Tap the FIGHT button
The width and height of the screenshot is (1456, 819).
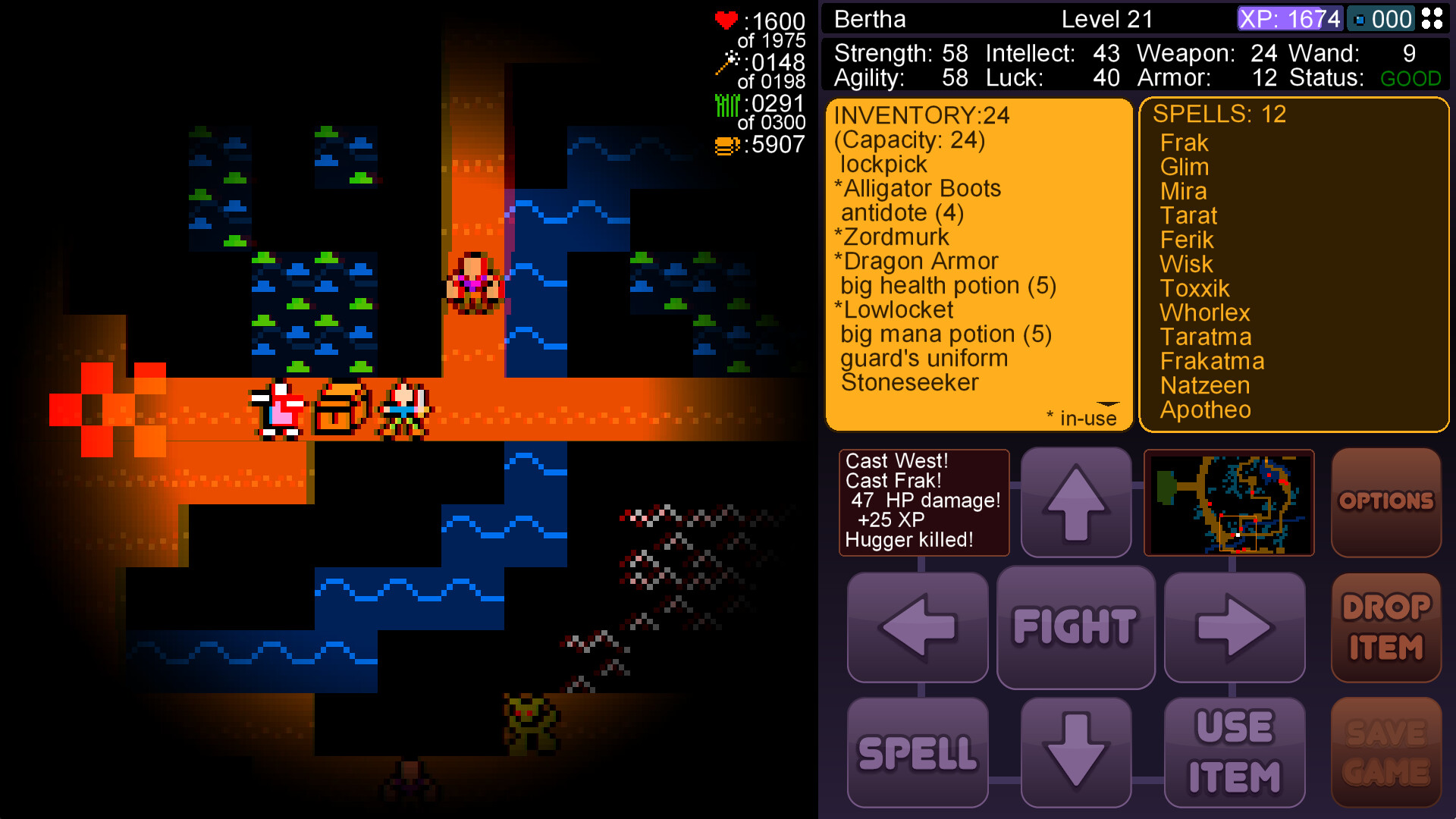pyautogui.click(x=1075, y=627)
